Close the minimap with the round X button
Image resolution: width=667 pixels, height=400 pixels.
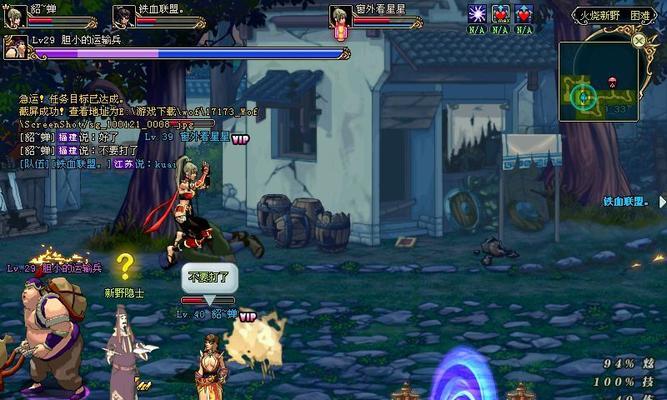tap(639, 41)
